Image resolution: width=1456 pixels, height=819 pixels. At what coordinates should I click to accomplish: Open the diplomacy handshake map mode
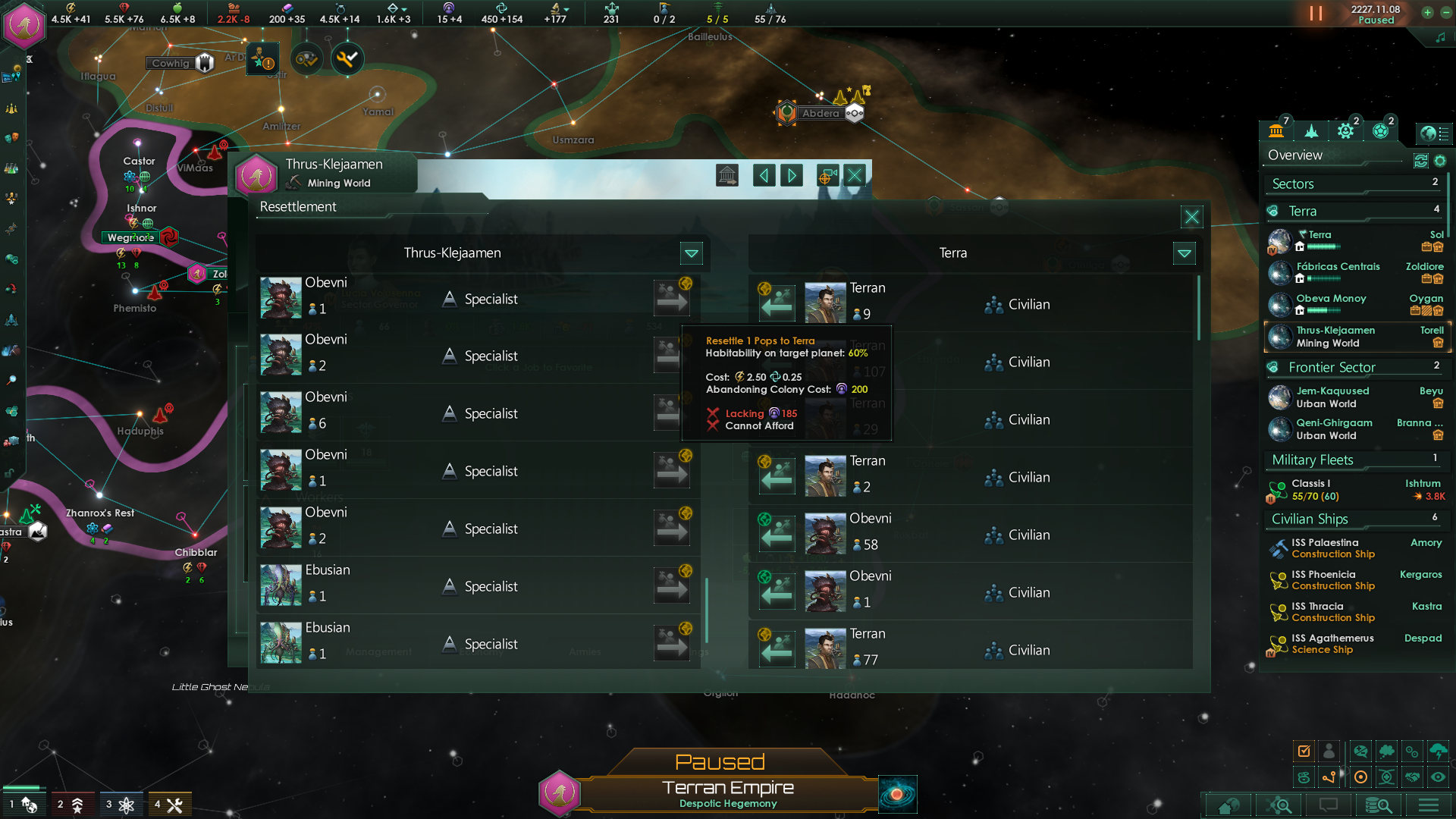click(1412, 777)
